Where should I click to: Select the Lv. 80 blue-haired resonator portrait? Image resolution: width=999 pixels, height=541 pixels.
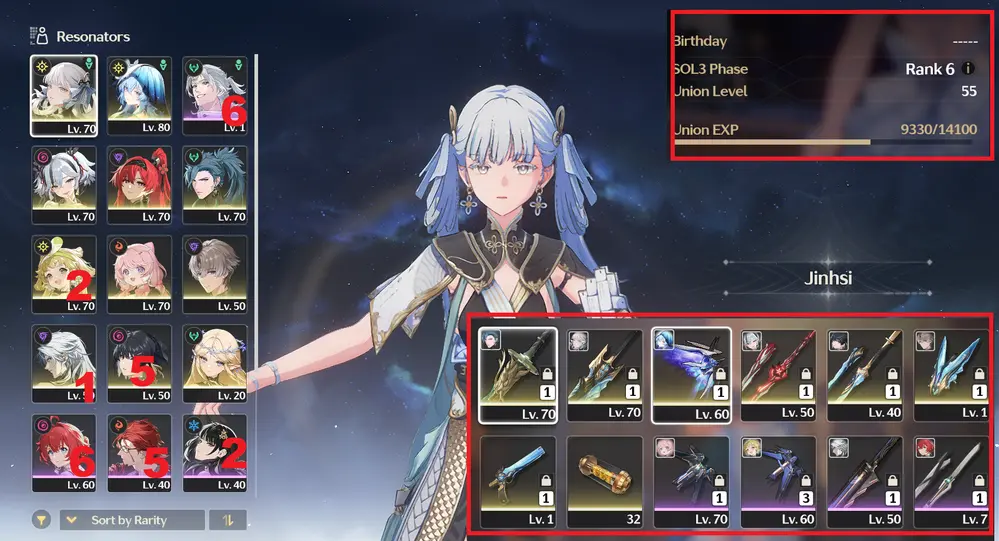139,95
